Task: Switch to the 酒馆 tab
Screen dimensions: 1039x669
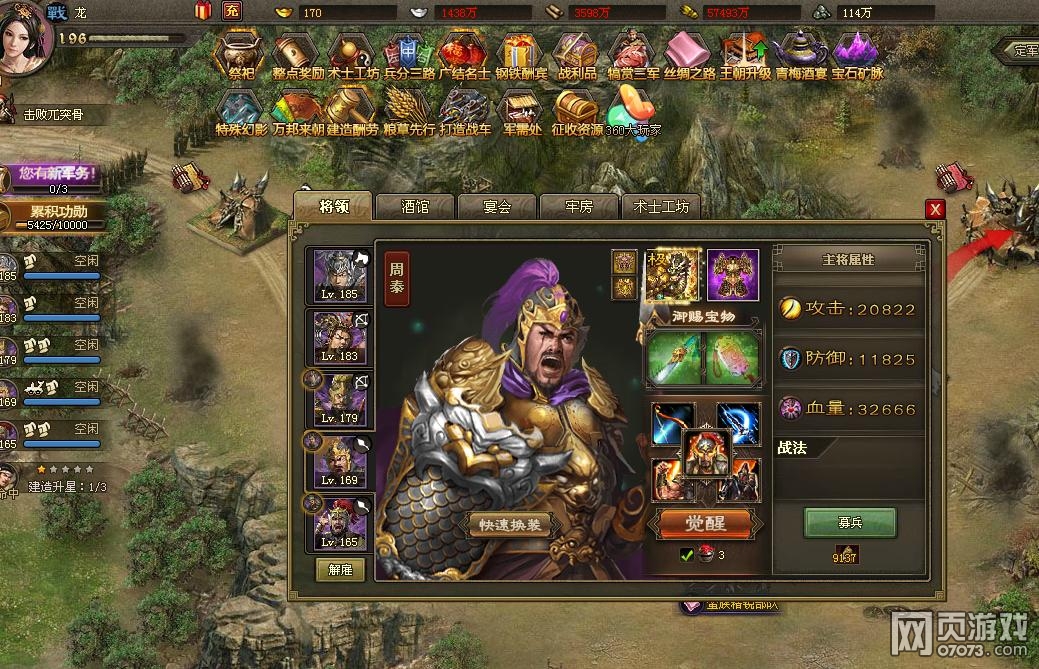Action: click(x=415, y=207)
